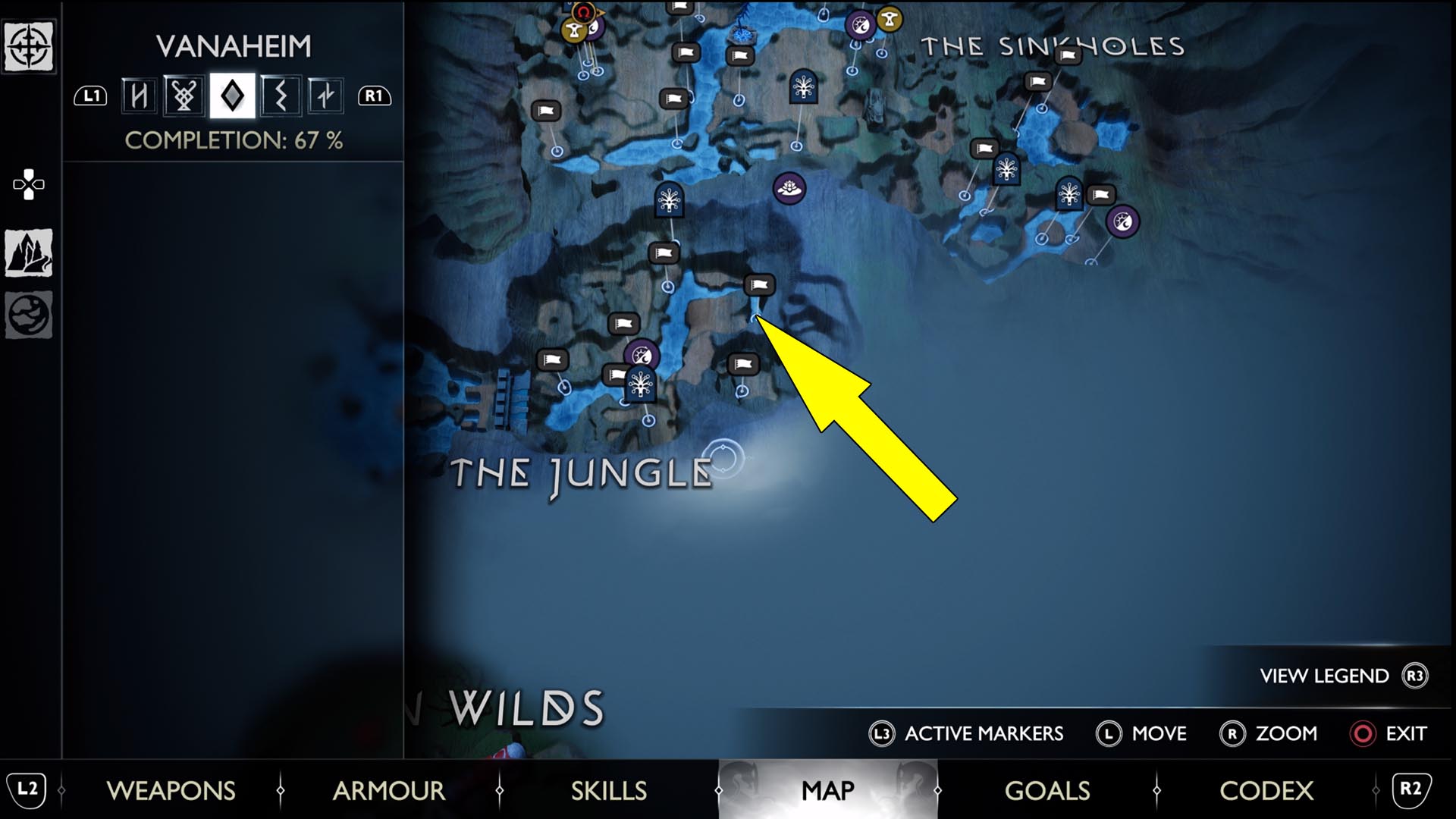Image resolution: width=1456 pixels, height=819 pixels.
Task: Choose the rightmost rune realm icon
Action: point(325,96)
